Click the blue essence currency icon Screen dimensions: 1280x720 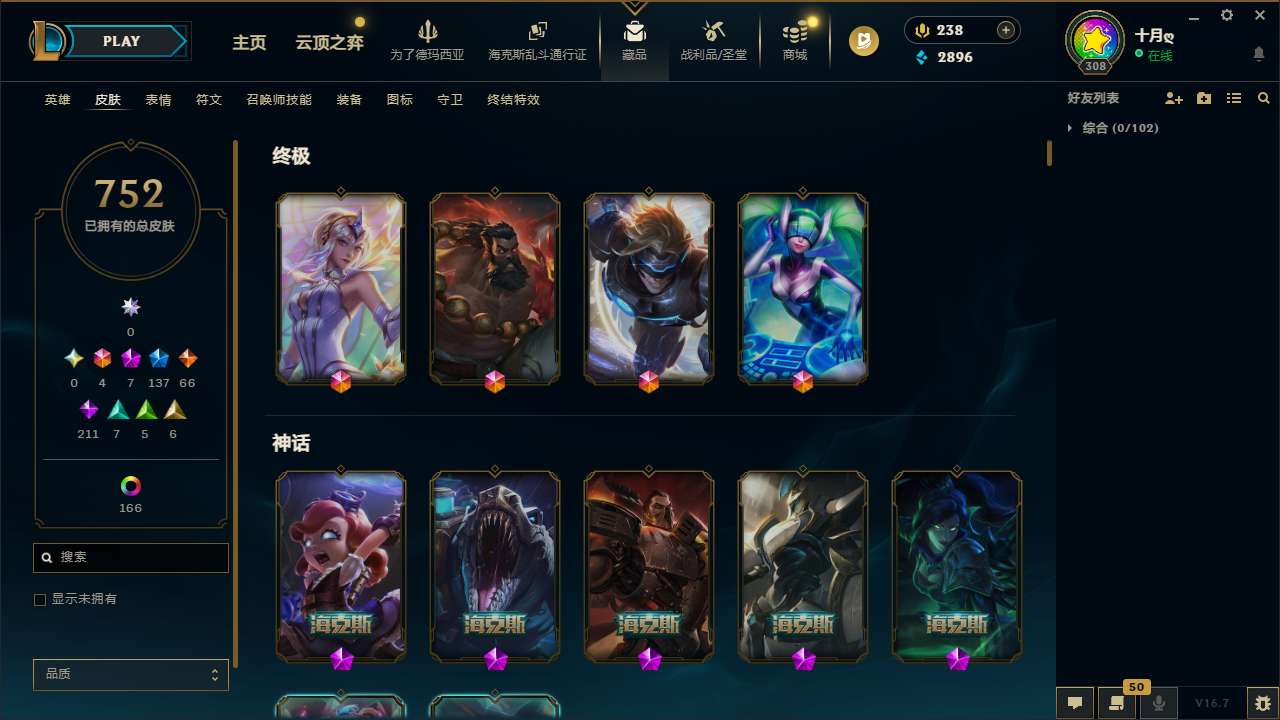921,58
